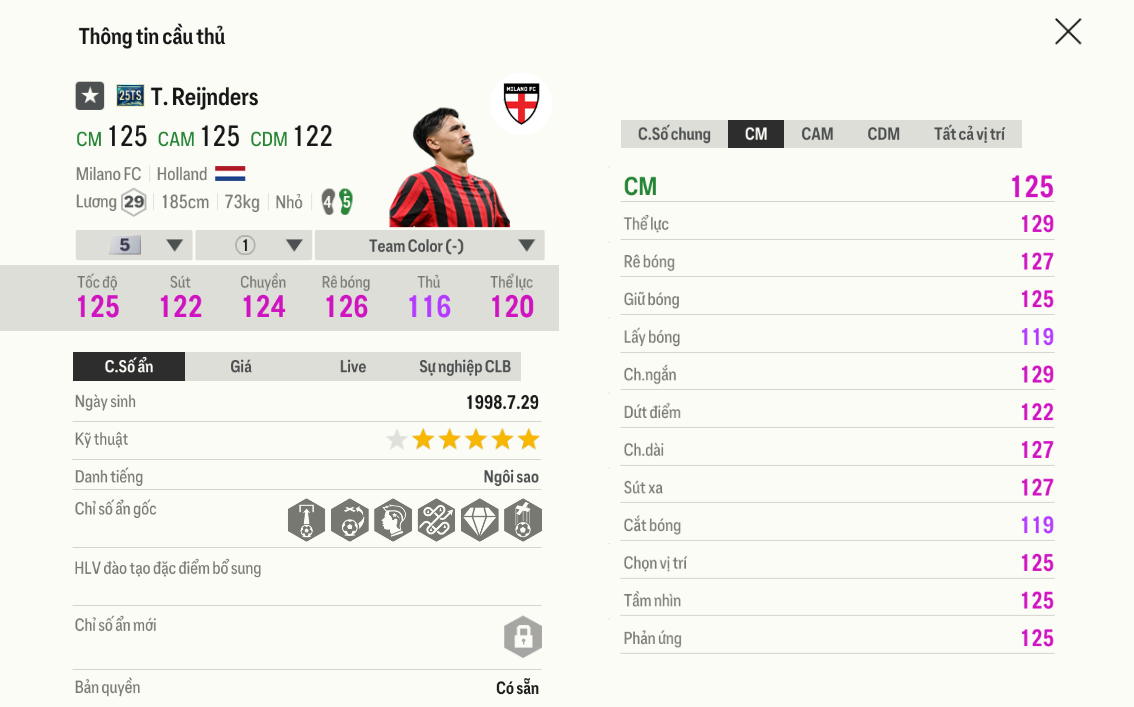1134x707 pixels.
Task: Expand the circled 1 level dropdown
Action: [x=254, y=246]
